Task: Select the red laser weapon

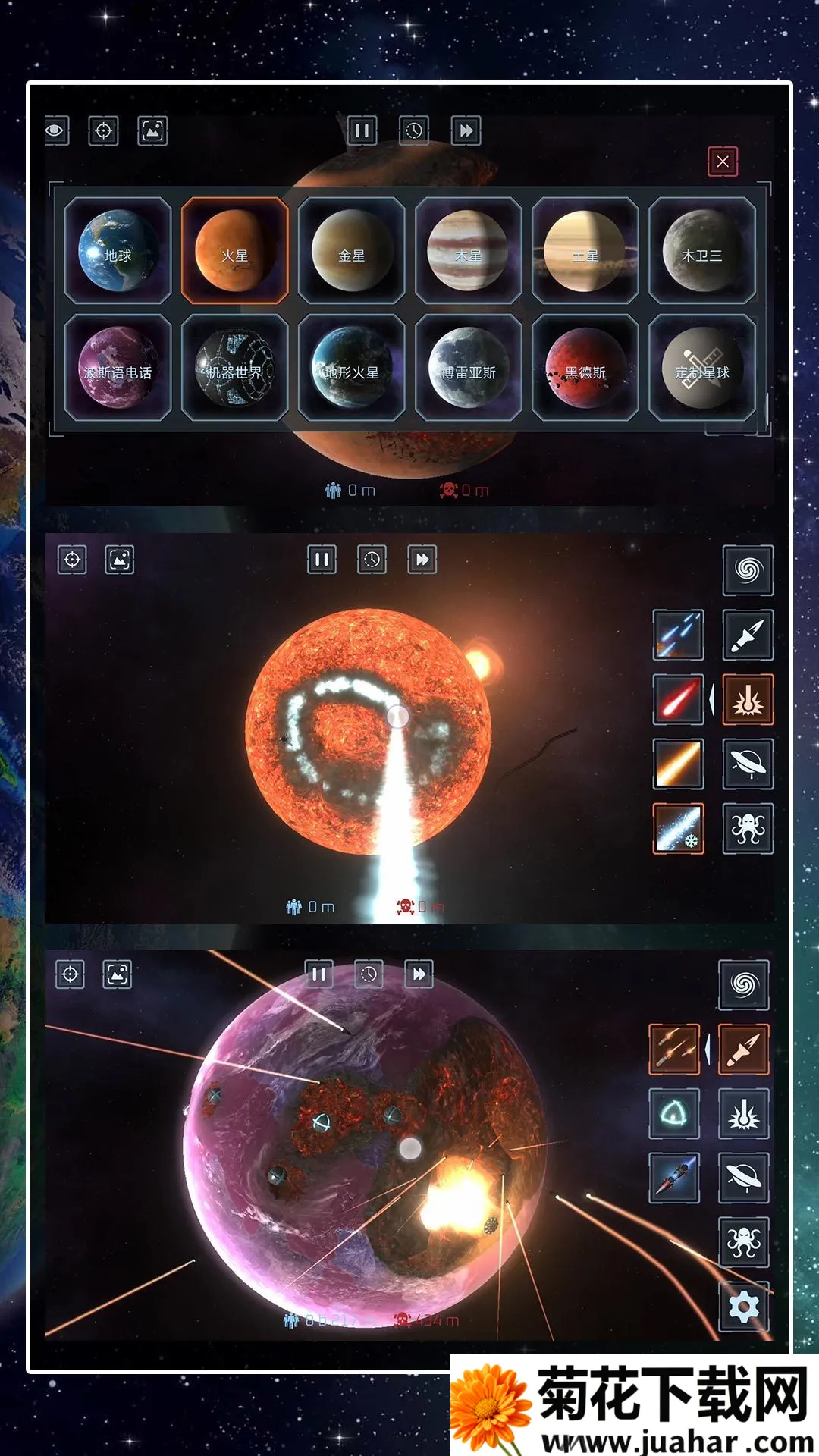Action: click(x=678, y=699)
